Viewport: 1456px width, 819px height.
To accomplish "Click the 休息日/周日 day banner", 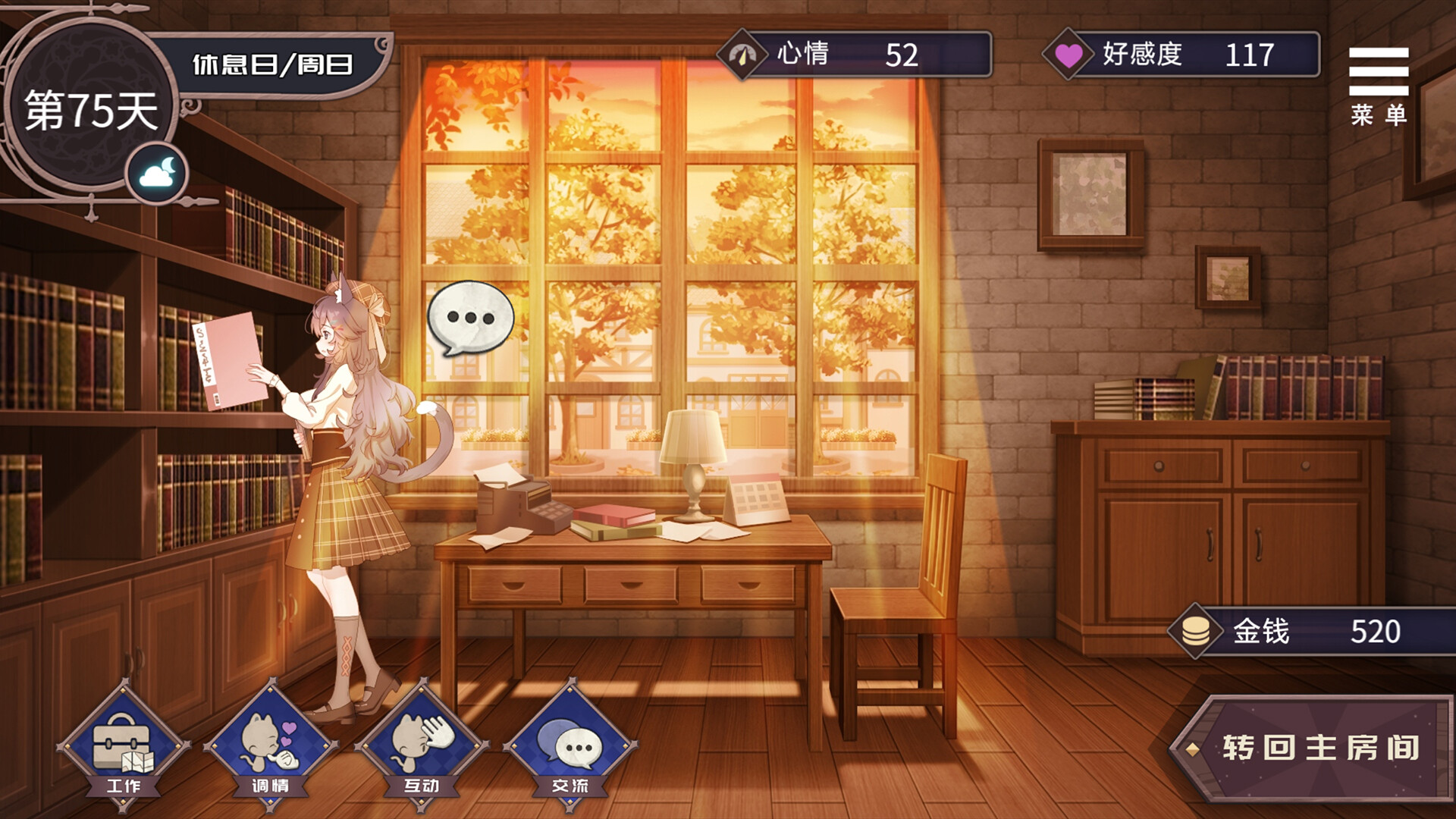I will tap(273, 64).
